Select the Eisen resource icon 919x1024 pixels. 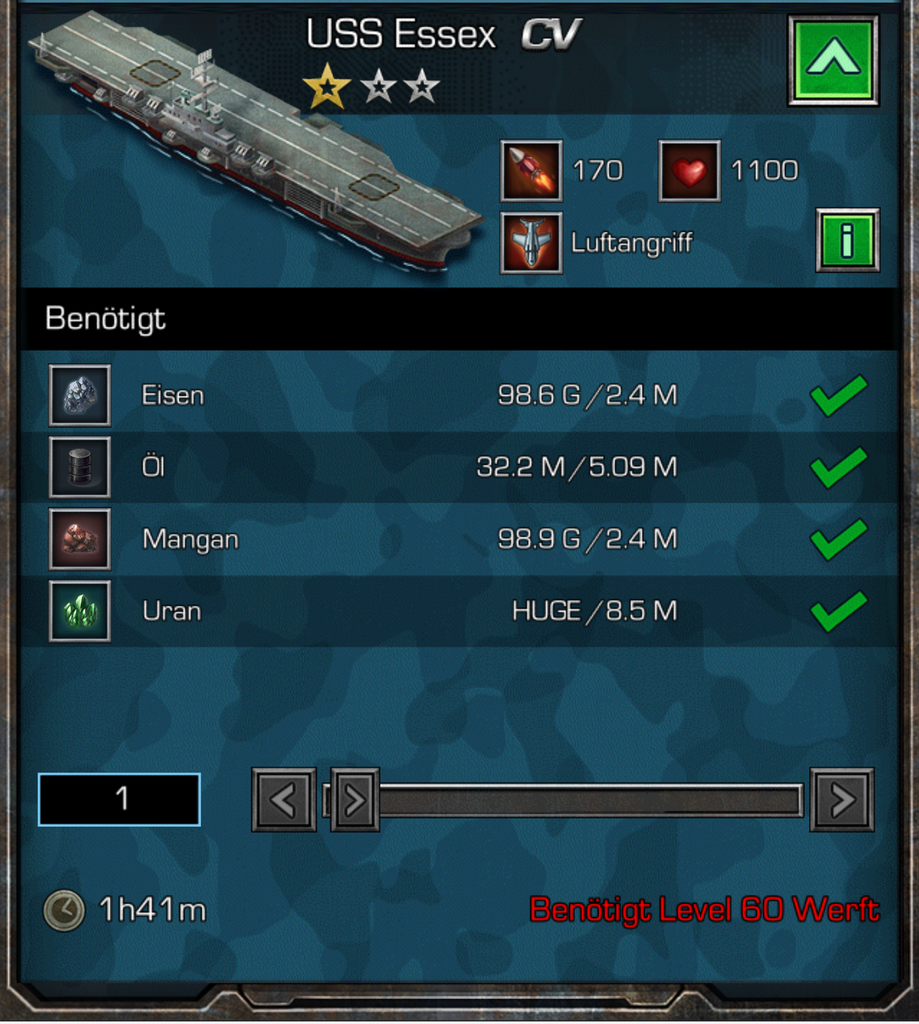tap(80, 395)
